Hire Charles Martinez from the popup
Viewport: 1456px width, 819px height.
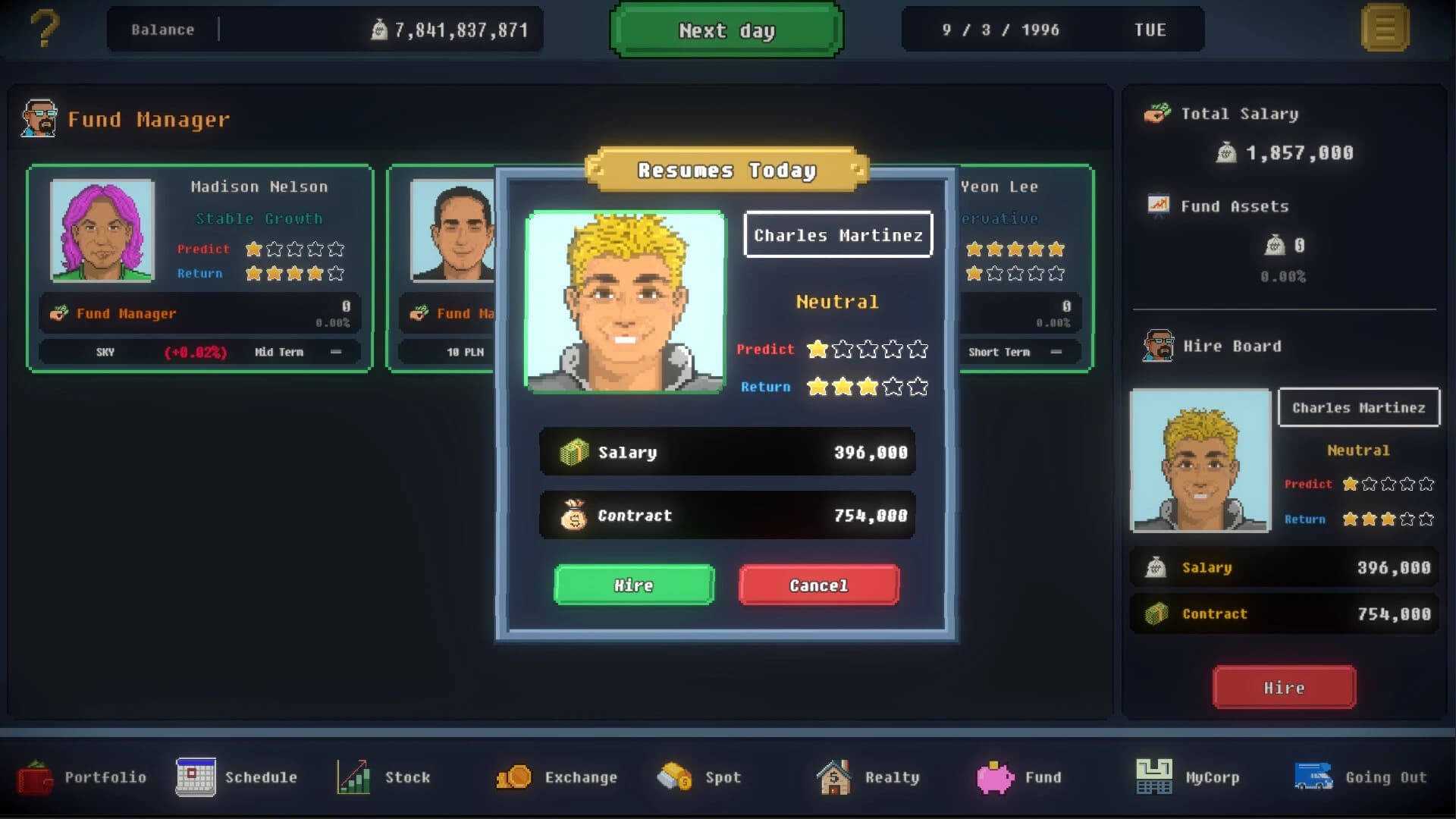(x=633, y=585)
